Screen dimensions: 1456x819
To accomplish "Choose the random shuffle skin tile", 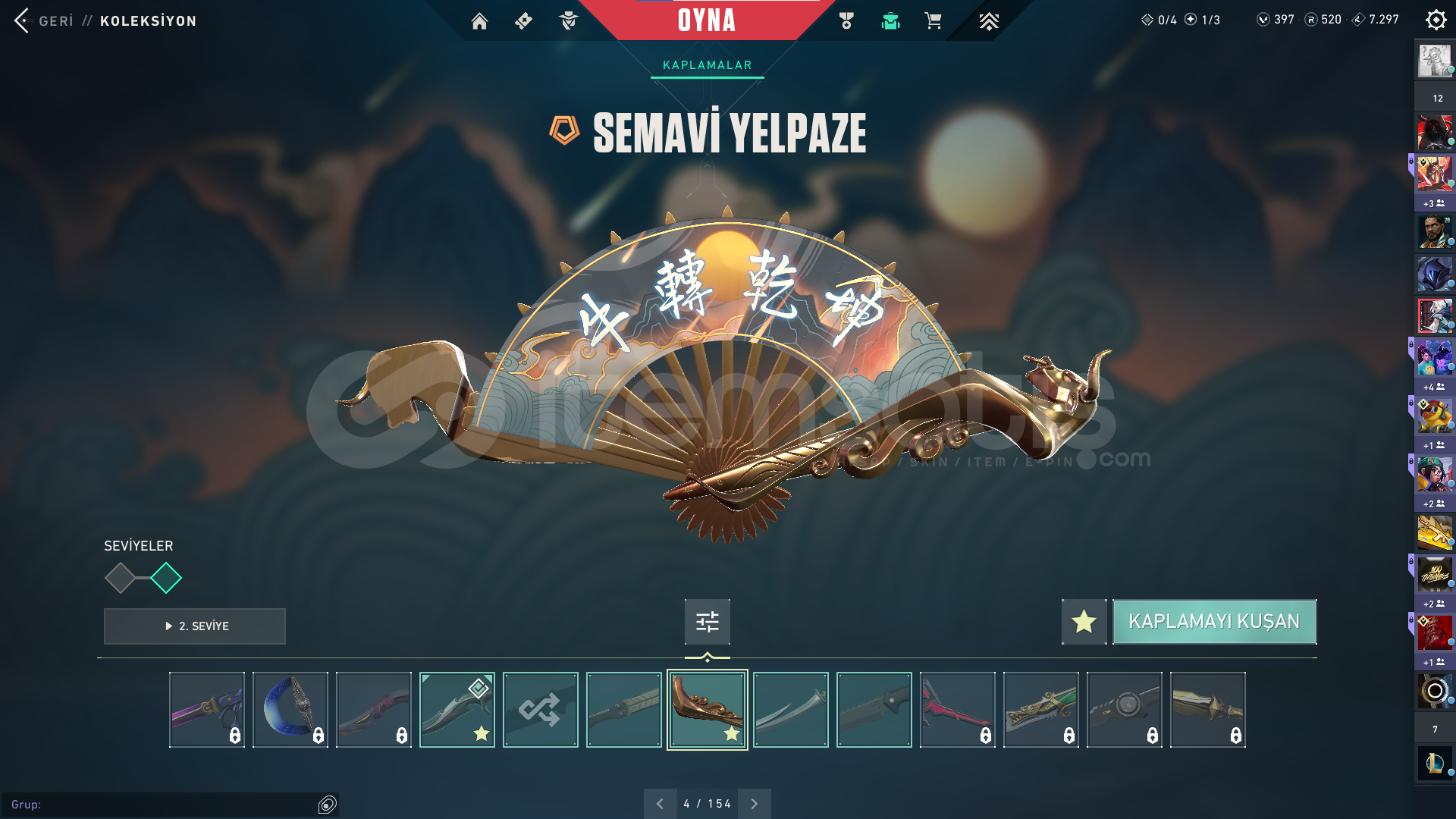I will 540,710.
